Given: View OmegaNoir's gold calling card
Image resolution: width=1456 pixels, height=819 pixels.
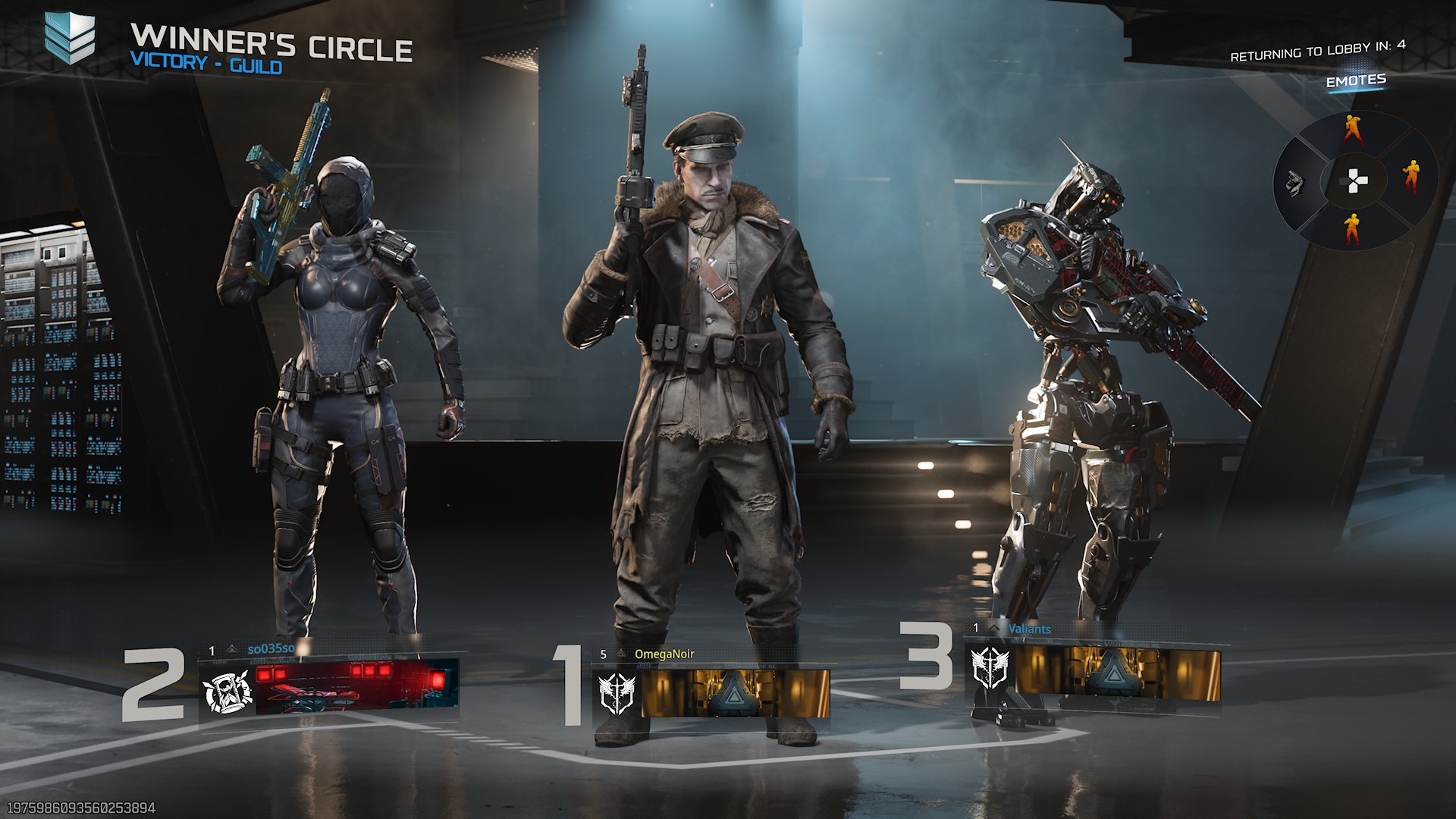Looking at the screenshot, I should [x=735, y=693].
